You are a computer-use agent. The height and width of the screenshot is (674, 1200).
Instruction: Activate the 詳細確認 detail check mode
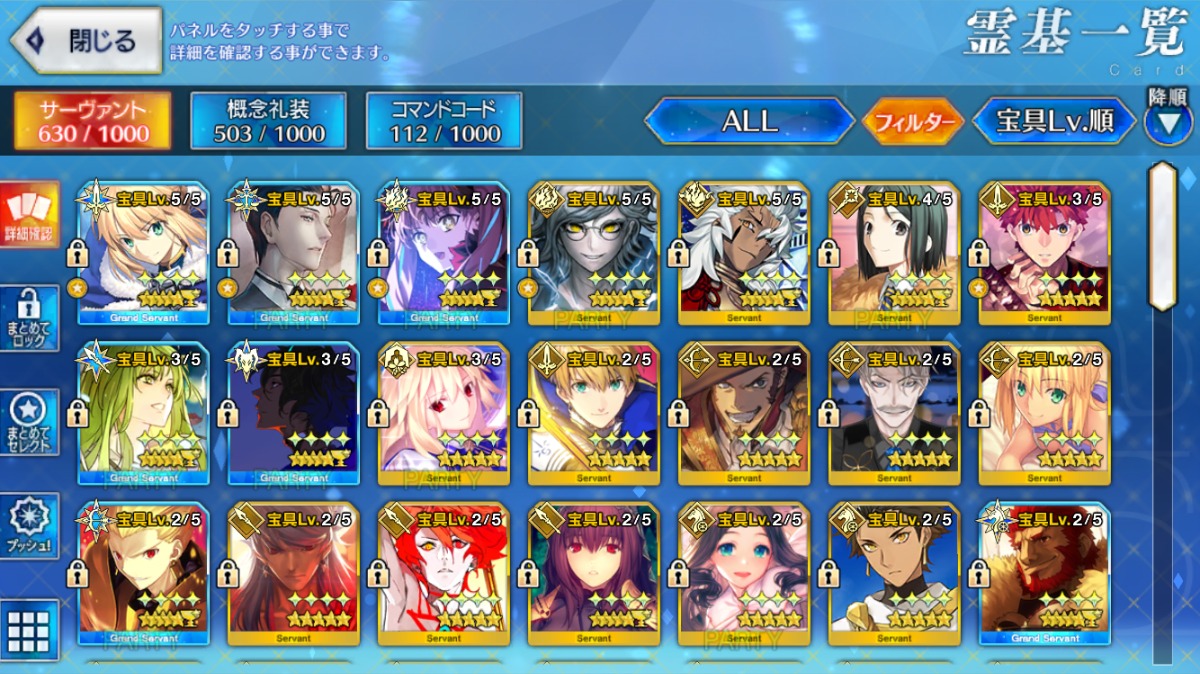[x=29, y=215]
